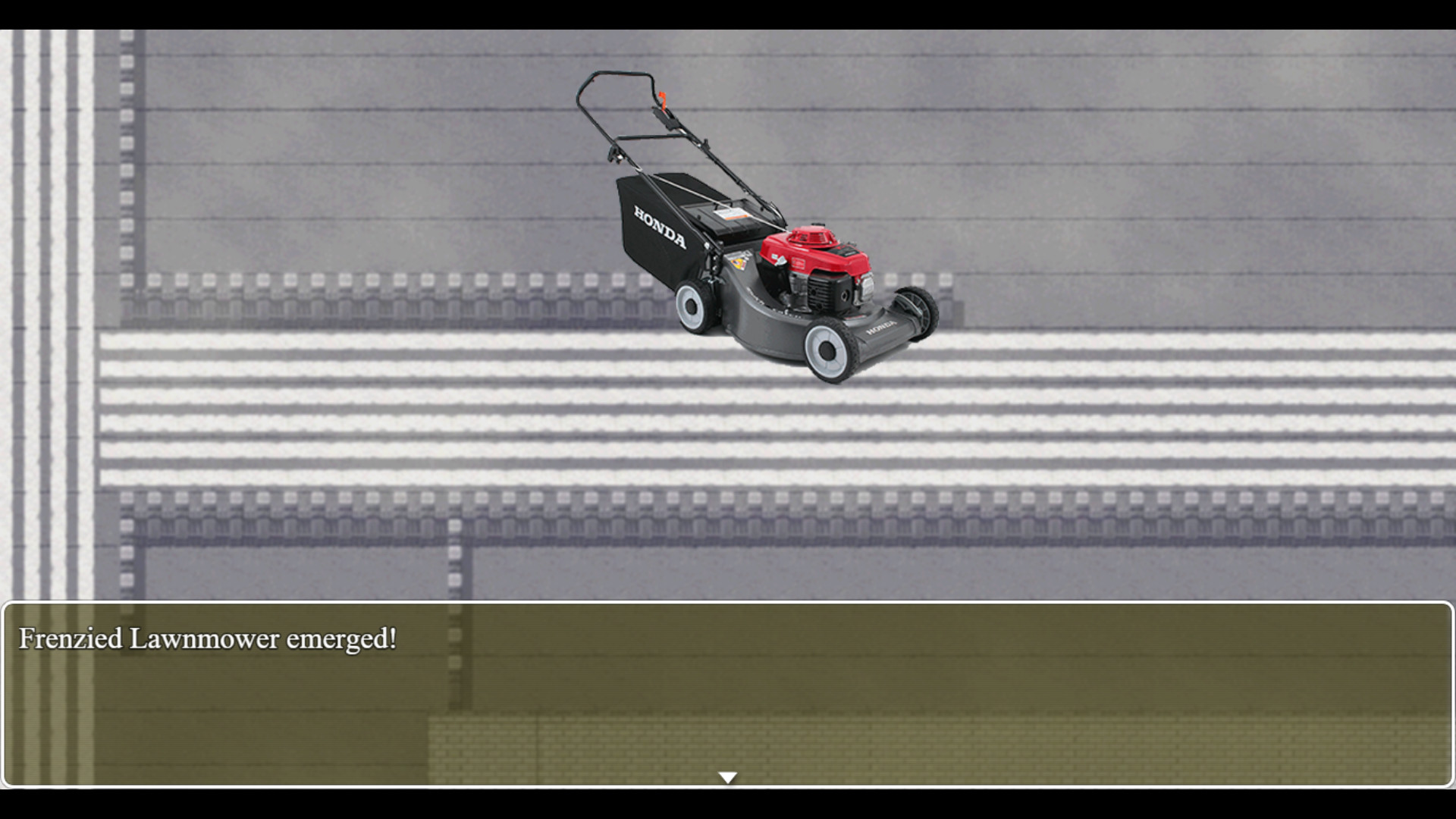The width and height of the screenshot is (1456, 819).
Task: Click the continue arrow to advance dialogue
Action: pyautogui.click(x=728, y=776)
